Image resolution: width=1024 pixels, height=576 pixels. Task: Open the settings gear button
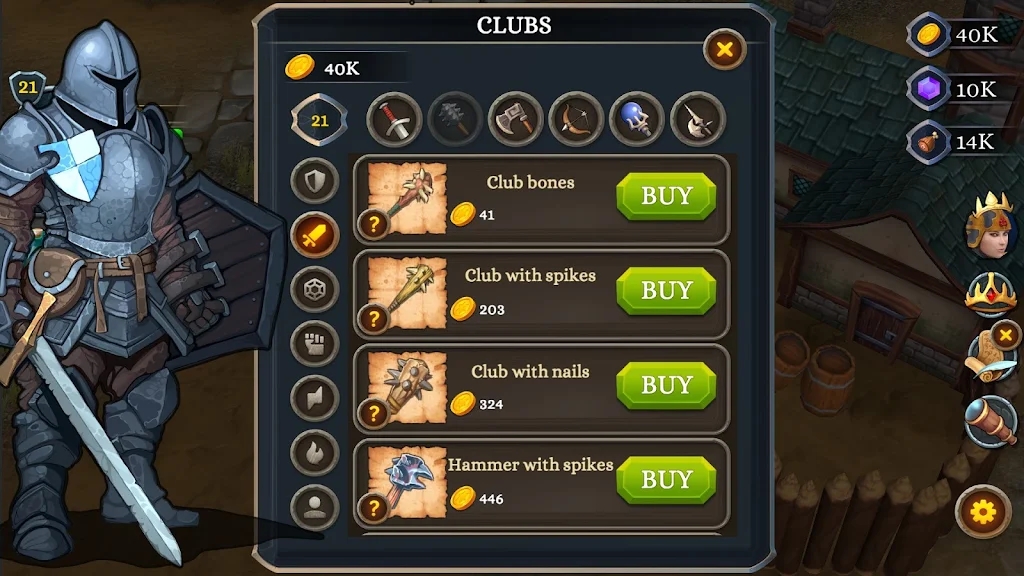(983, 513)
